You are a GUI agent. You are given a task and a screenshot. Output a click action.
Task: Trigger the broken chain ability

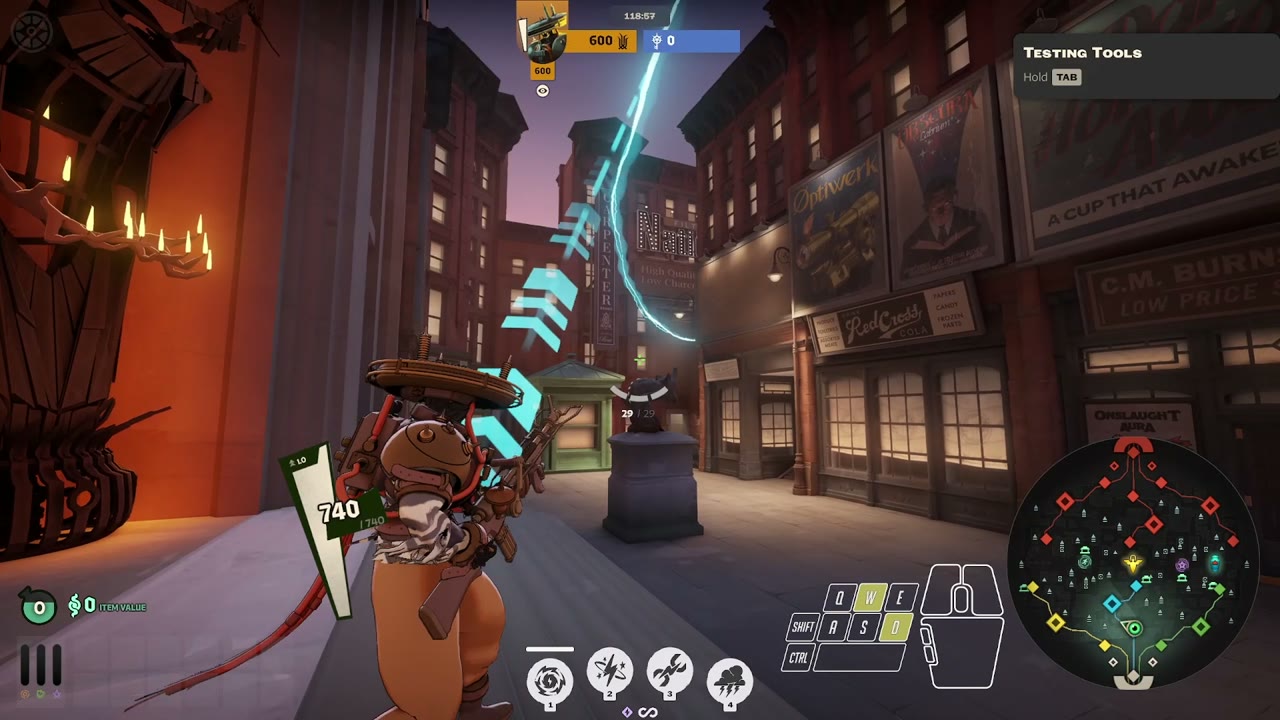tap(669, 674)
